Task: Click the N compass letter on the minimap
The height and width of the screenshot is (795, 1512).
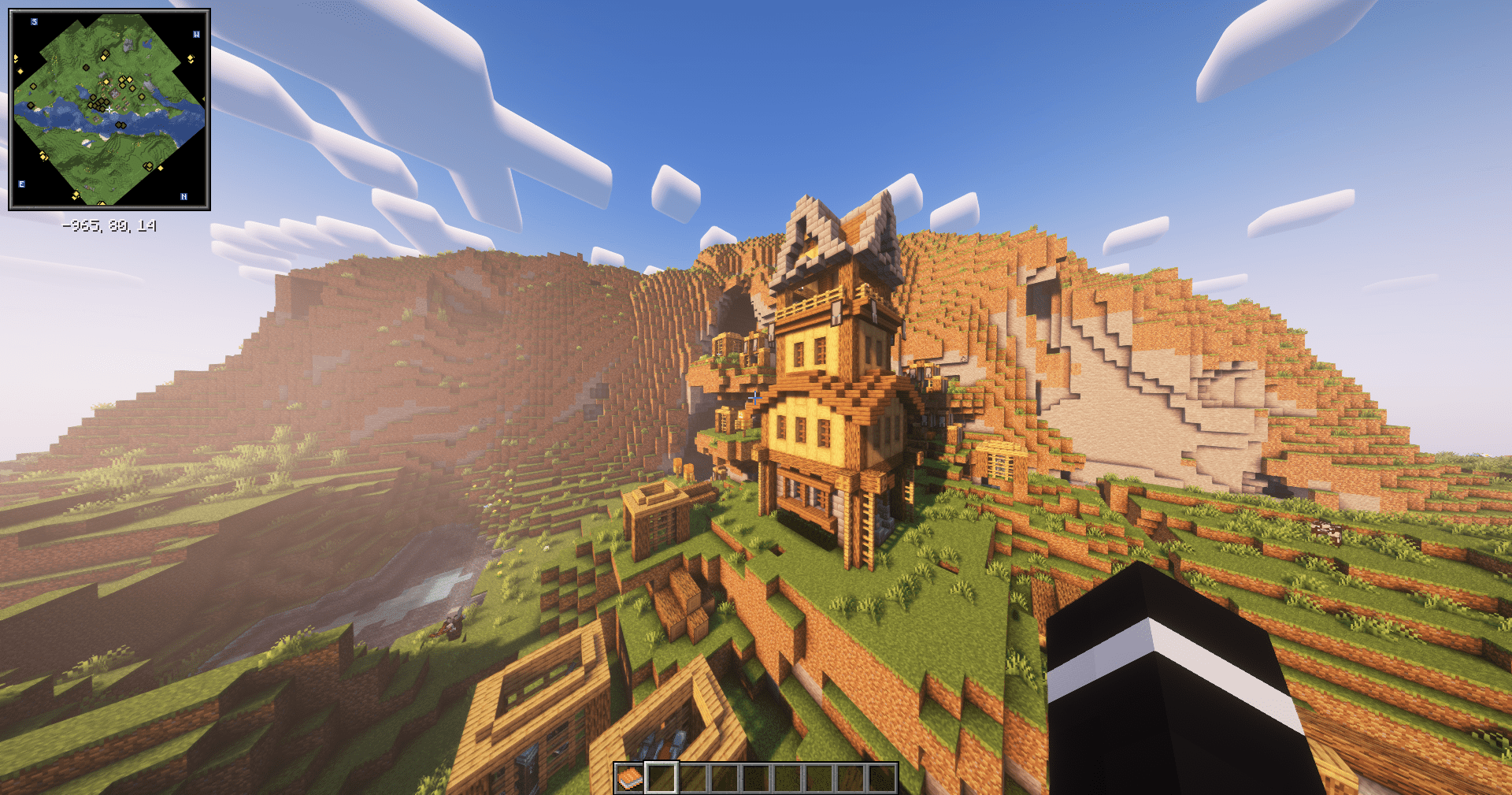Action: [184, 196]
